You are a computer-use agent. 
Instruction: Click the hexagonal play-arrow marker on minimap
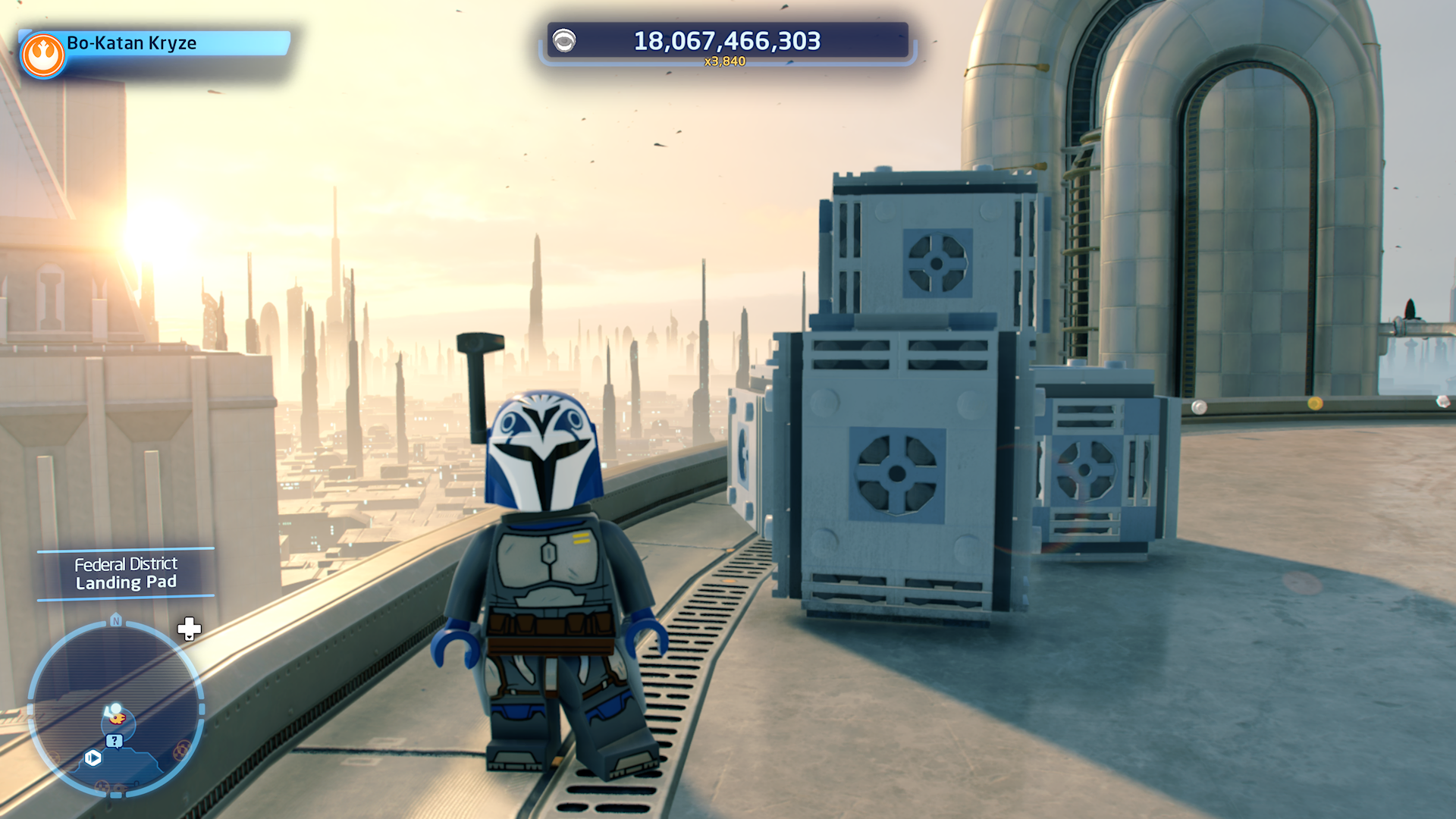click(x=93, y=758)
